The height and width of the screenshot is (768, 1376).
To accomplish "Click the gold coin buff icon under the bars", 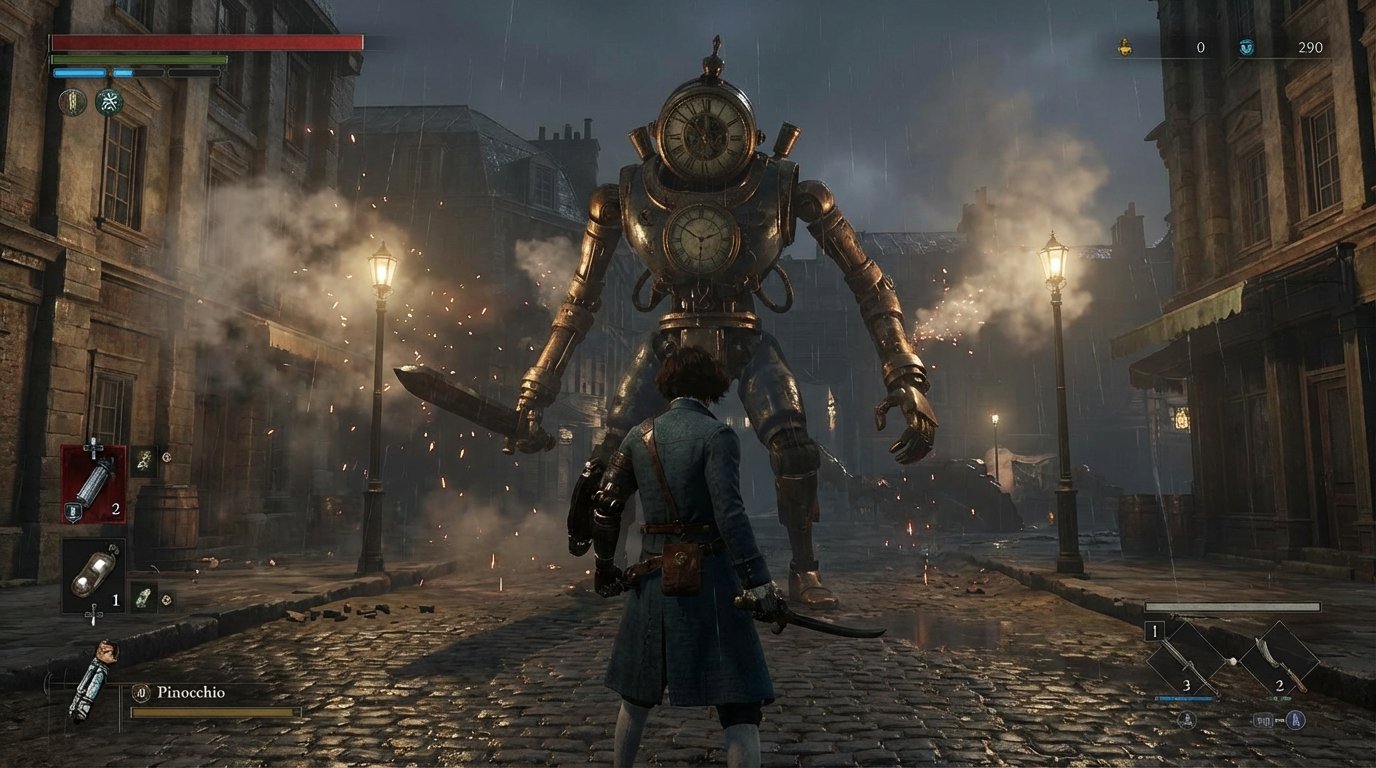I will tap(73, 102).
